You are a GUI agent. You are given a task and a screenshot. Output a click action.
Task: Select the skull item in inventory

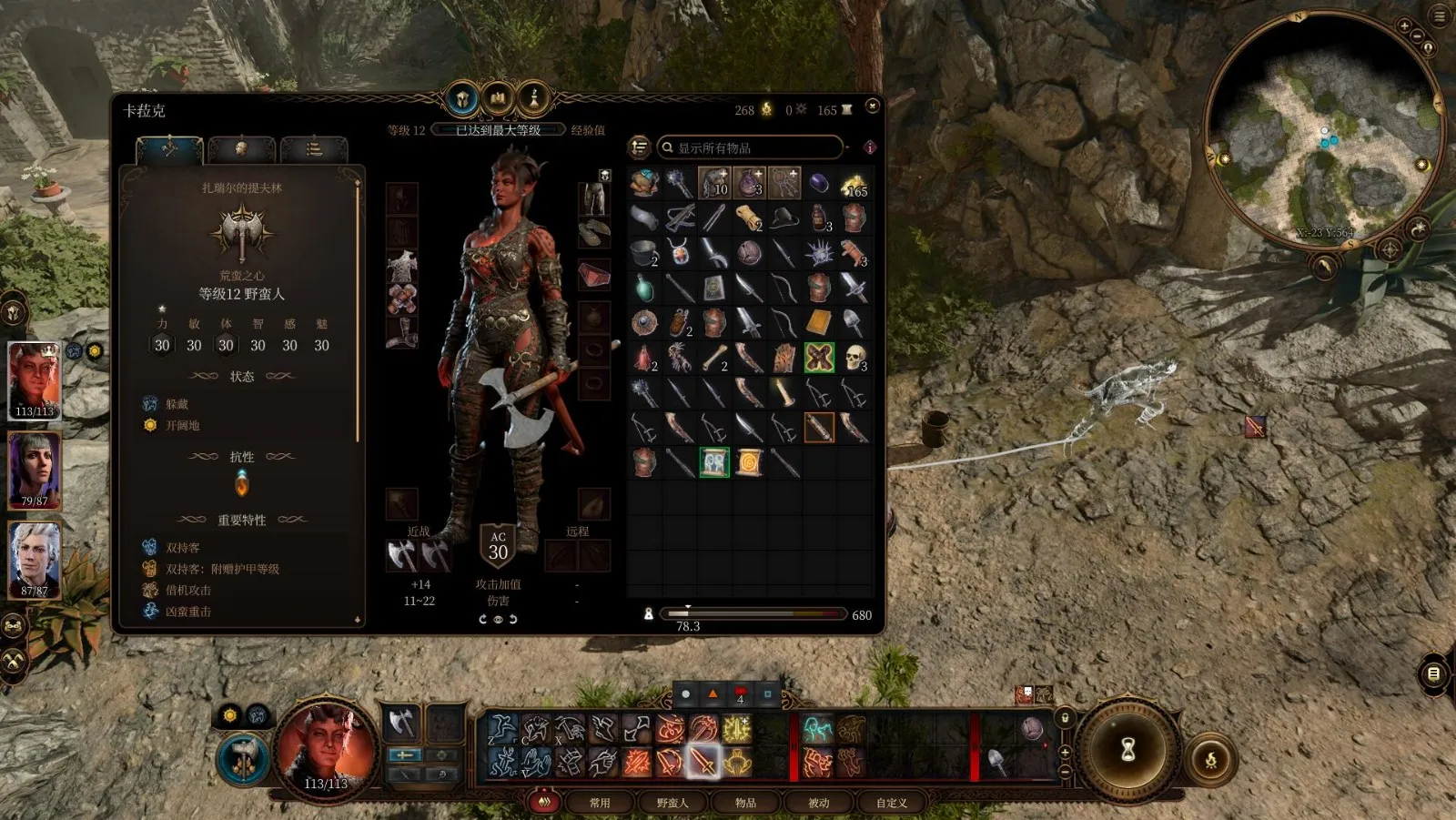pos(854,358)
